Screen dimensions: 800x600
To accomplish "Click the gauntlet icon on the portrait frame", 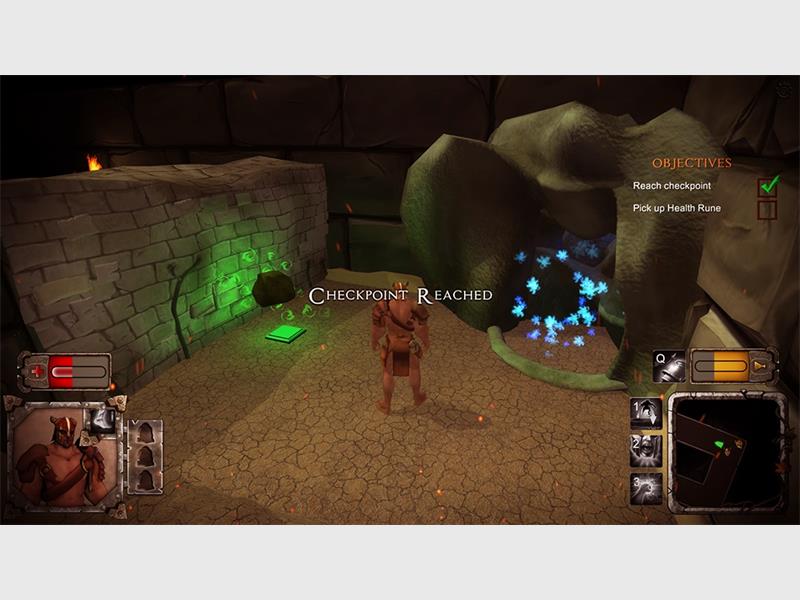I will (103, 420).
